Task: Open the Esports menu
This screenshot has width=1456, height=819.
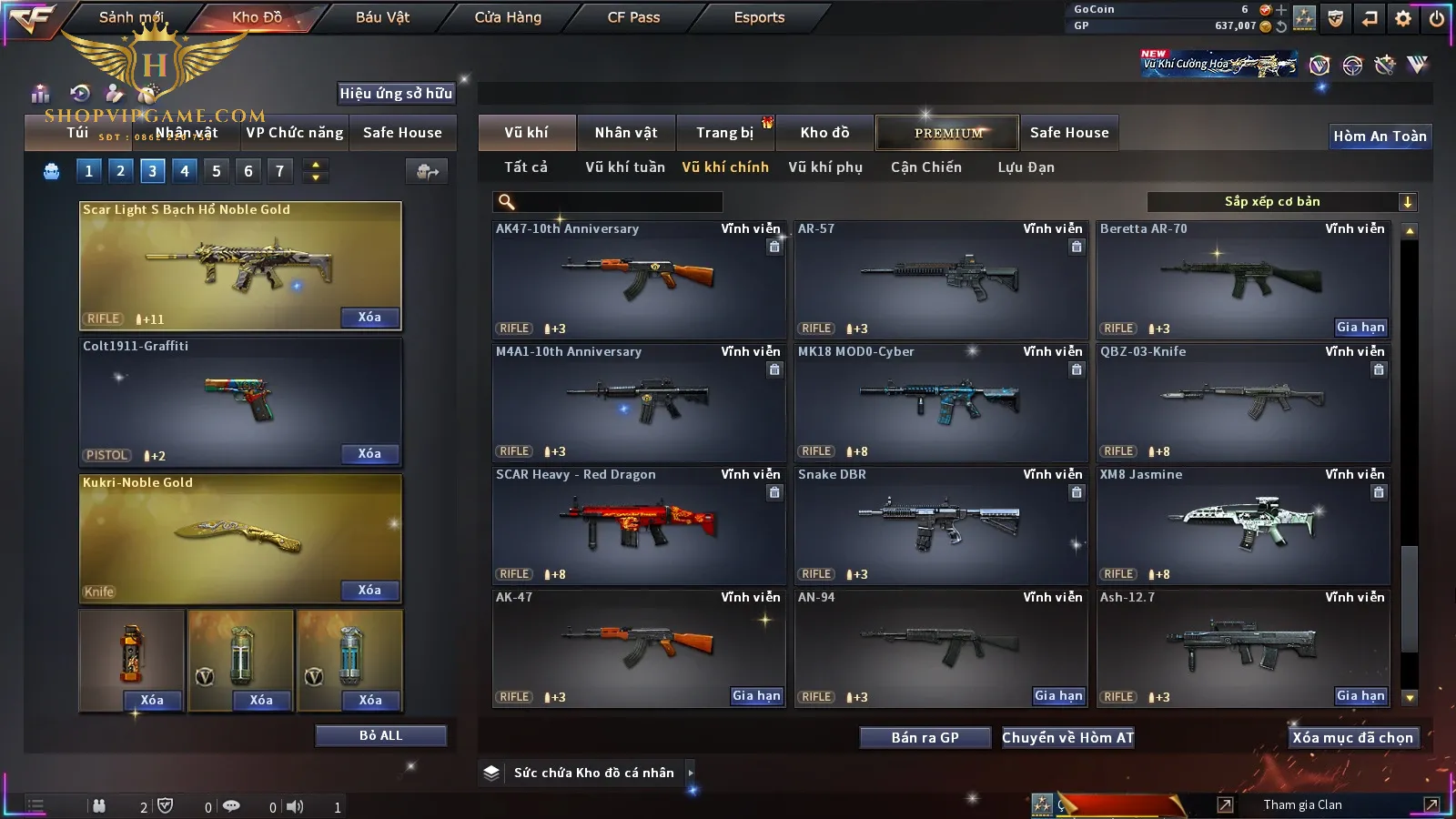Action: [x=759, y=17]
